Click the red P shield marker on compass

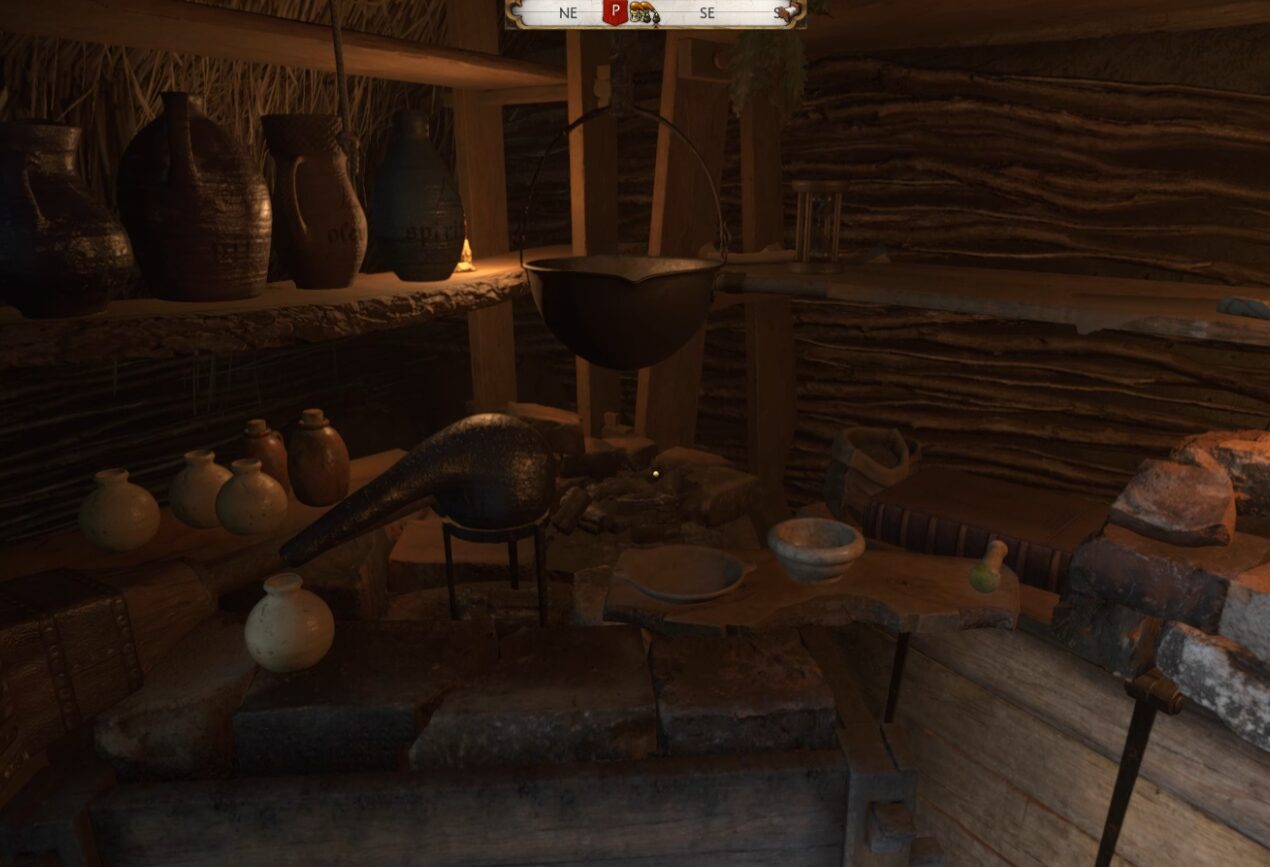[615, 12]
